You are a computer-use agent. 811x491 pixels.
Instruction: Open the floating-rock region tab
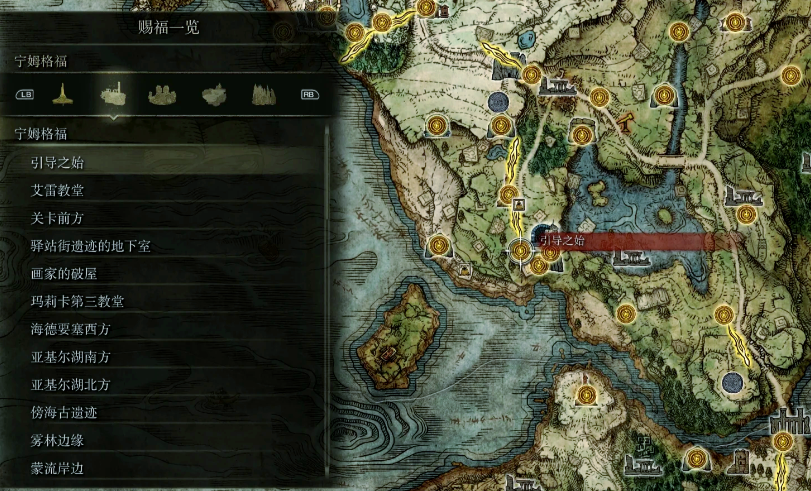[213, 95]
